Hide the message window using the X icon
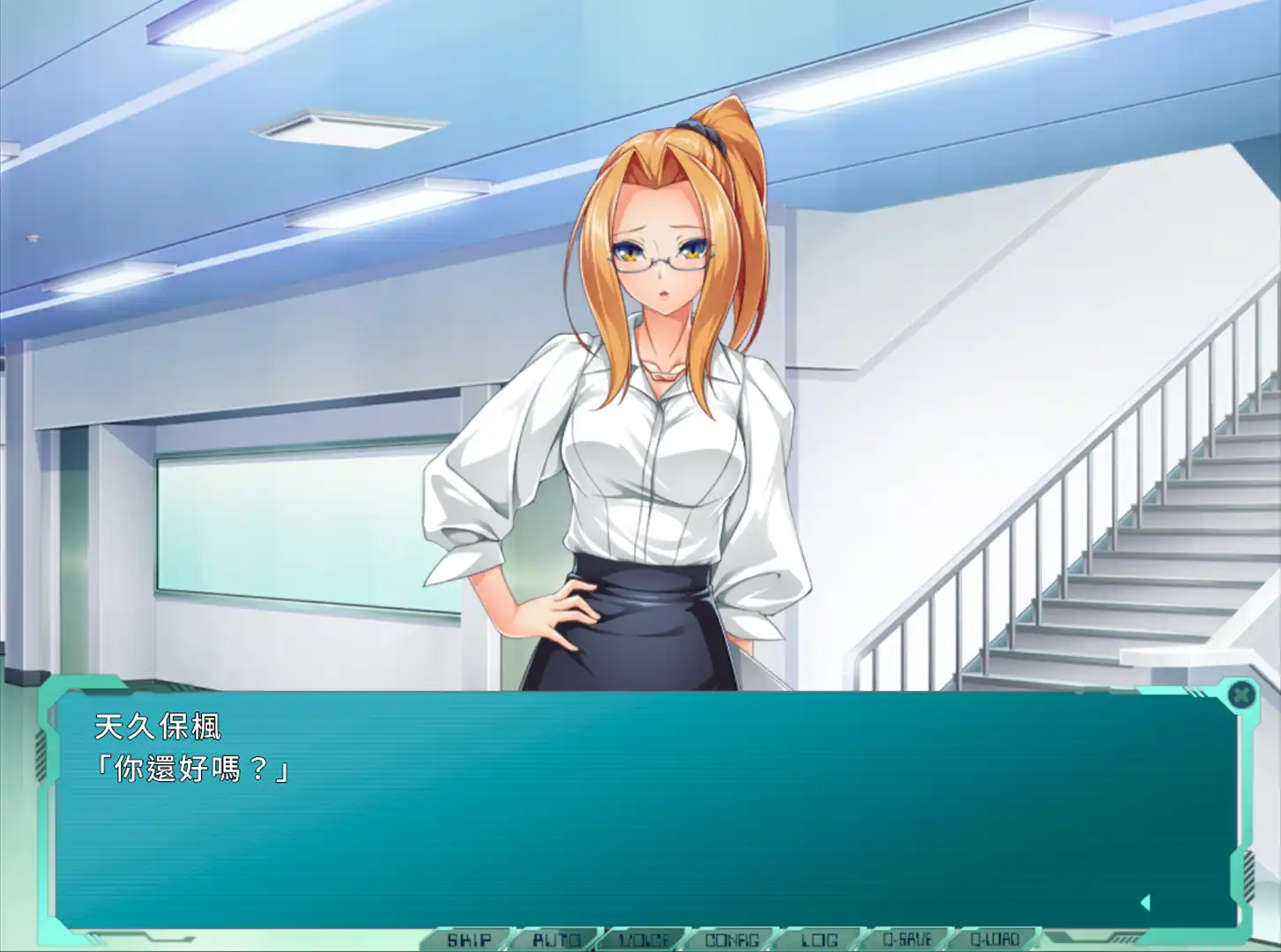 pyautogui.click(x=1243, y=695)
